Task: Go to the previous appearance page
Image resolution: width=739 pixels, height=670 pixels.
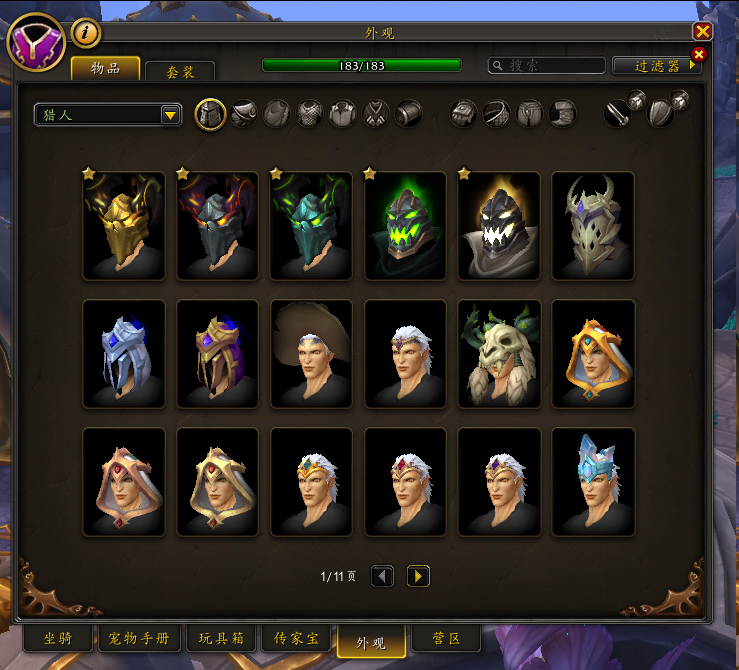Action: pos(382,576)
